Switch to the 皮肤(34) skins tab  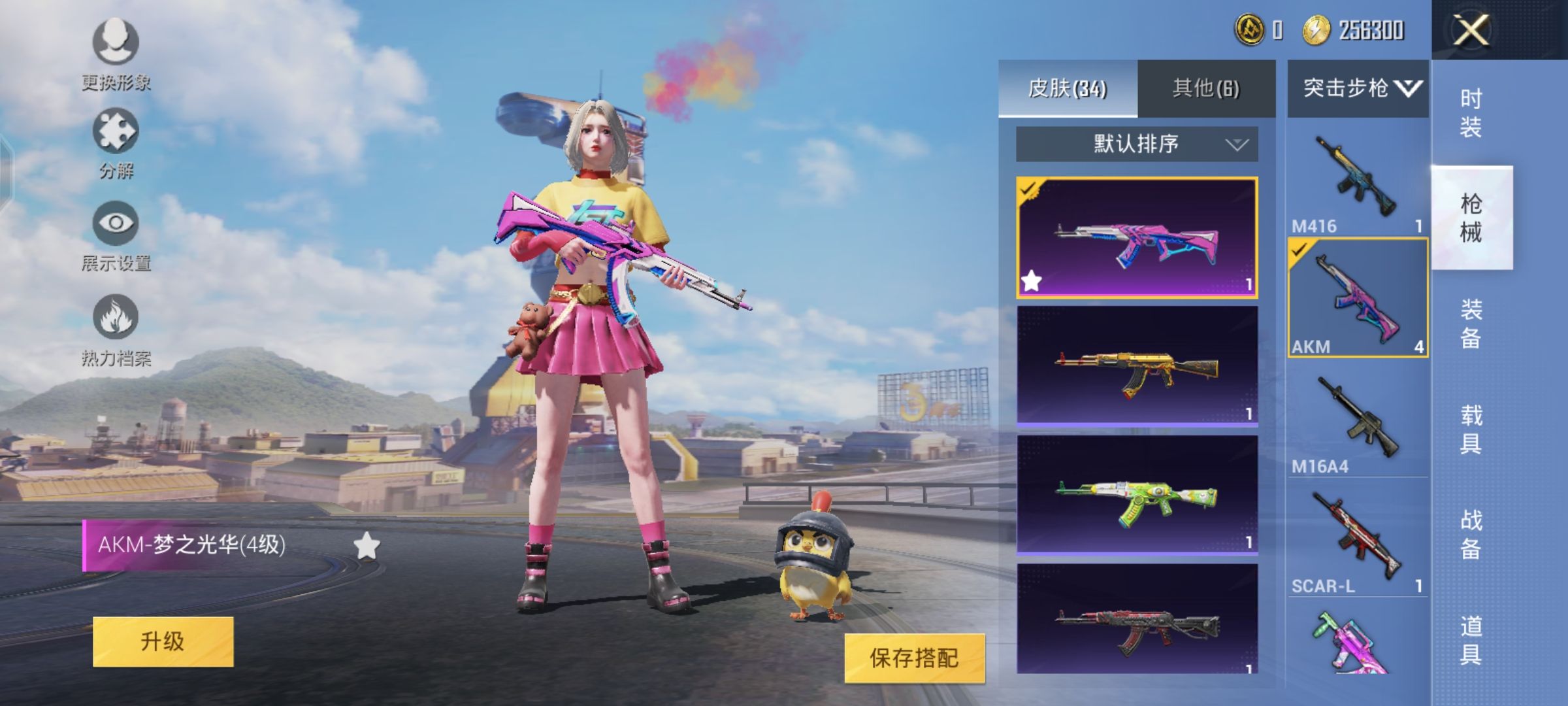coord(1068,88)
